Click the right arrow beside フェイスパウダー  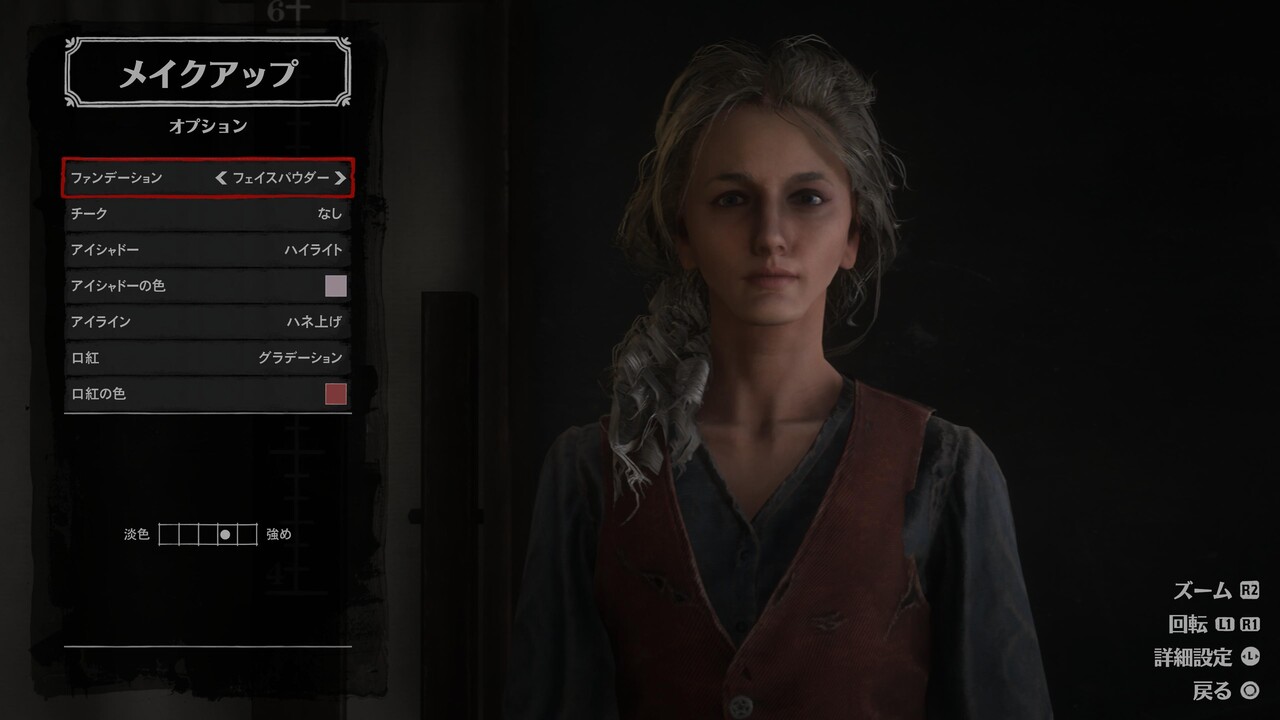click(x=340, y=178)
